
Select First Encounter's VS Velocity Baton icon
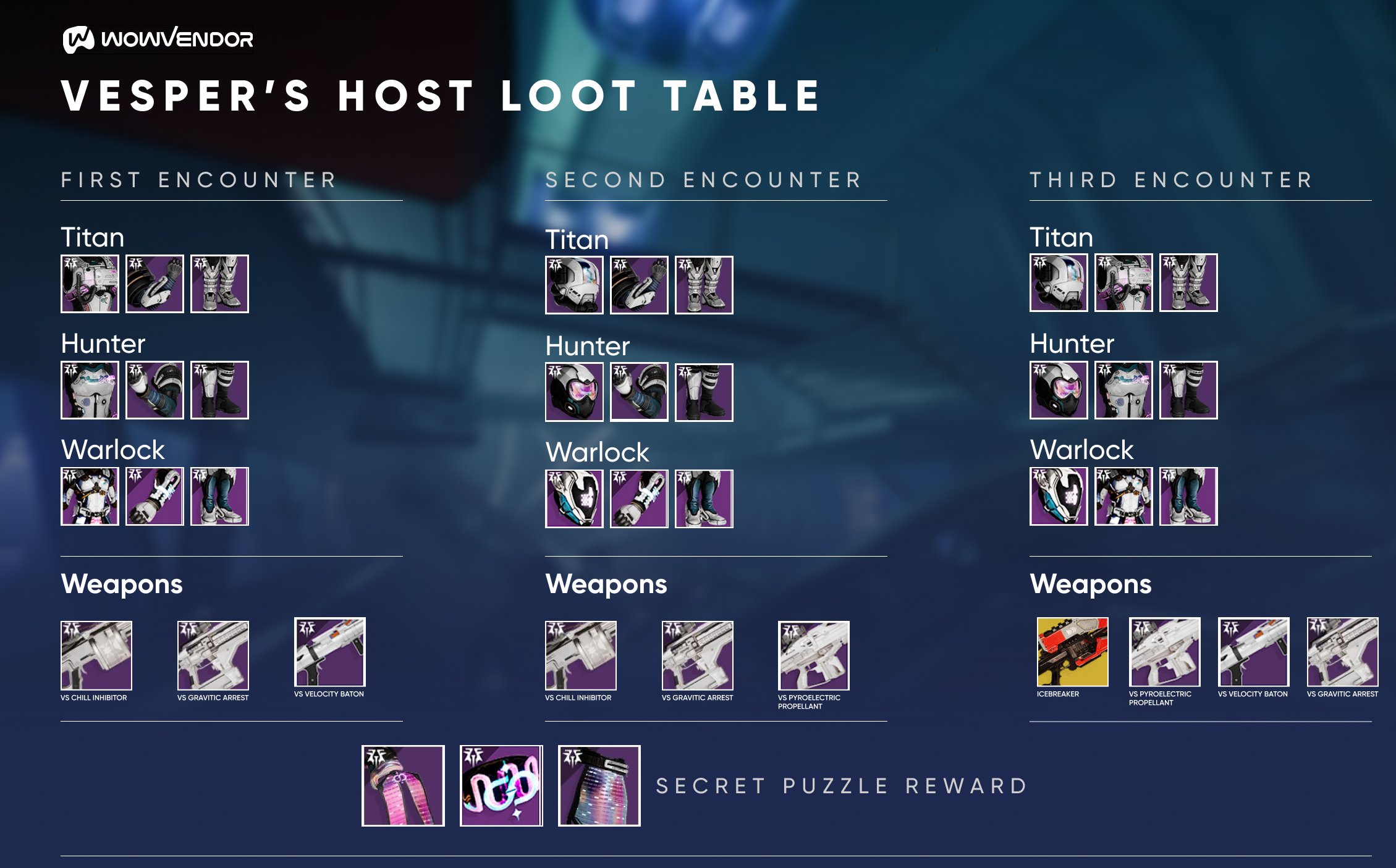pyautogui.click(x=329, y=652)
